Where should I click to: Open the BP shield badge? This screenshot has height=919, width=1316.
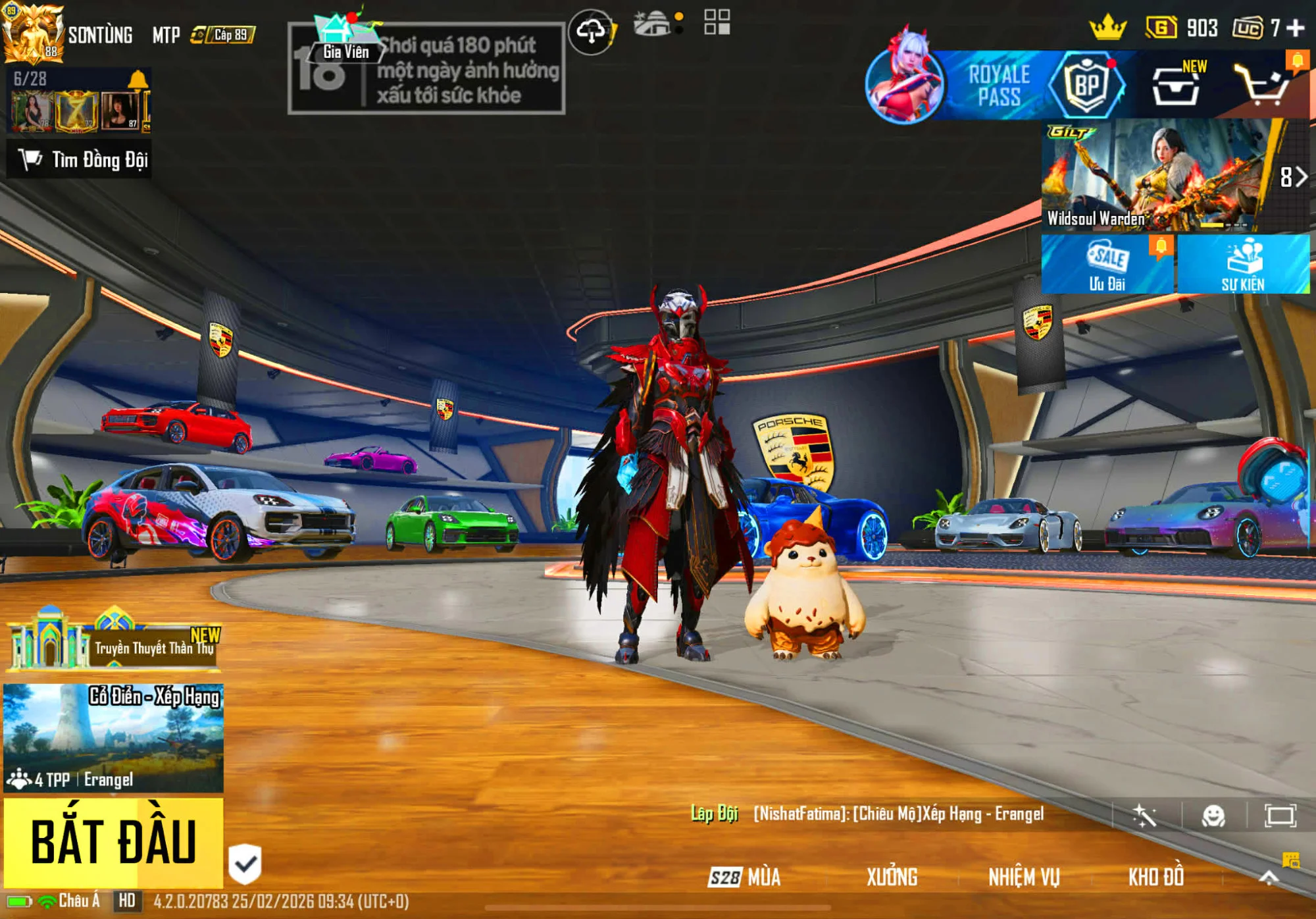pyautogui.click(x=1086, y=86)
